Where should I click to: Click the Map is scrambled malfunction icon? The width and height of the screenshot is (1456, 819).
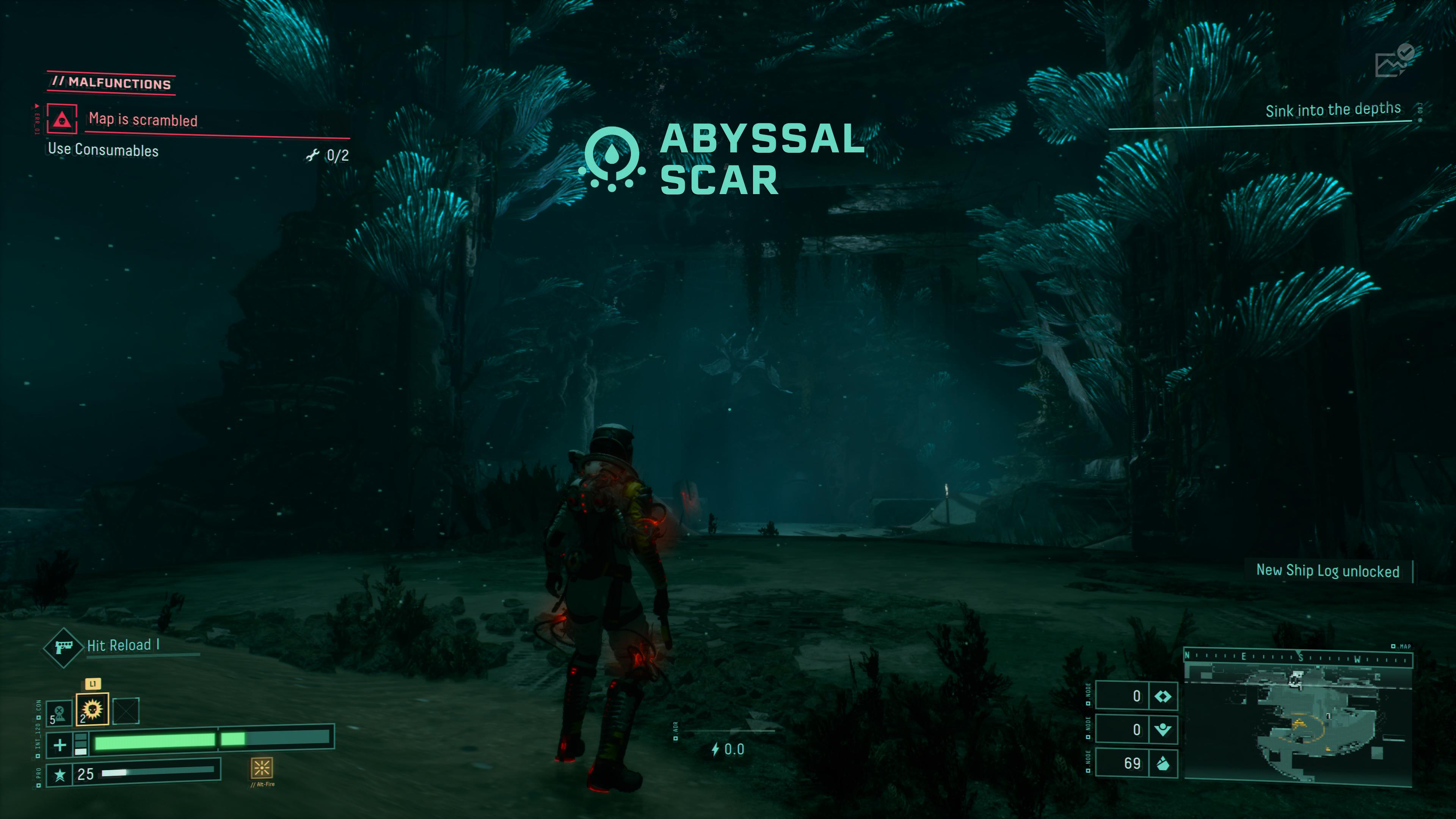click(61, 119)
